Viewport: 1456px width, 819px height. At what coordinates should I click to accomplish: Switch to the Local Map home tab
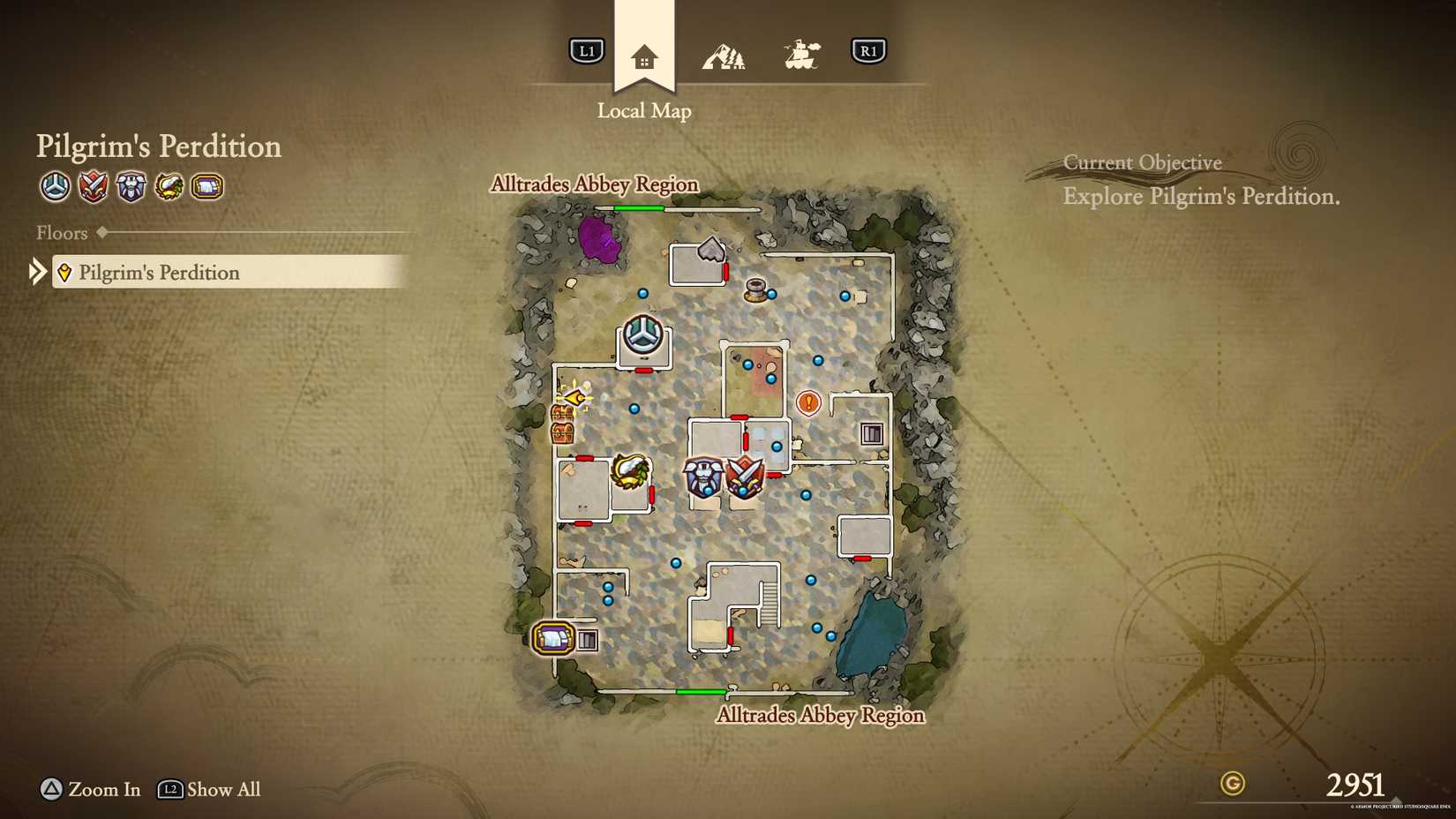(644, 55)
